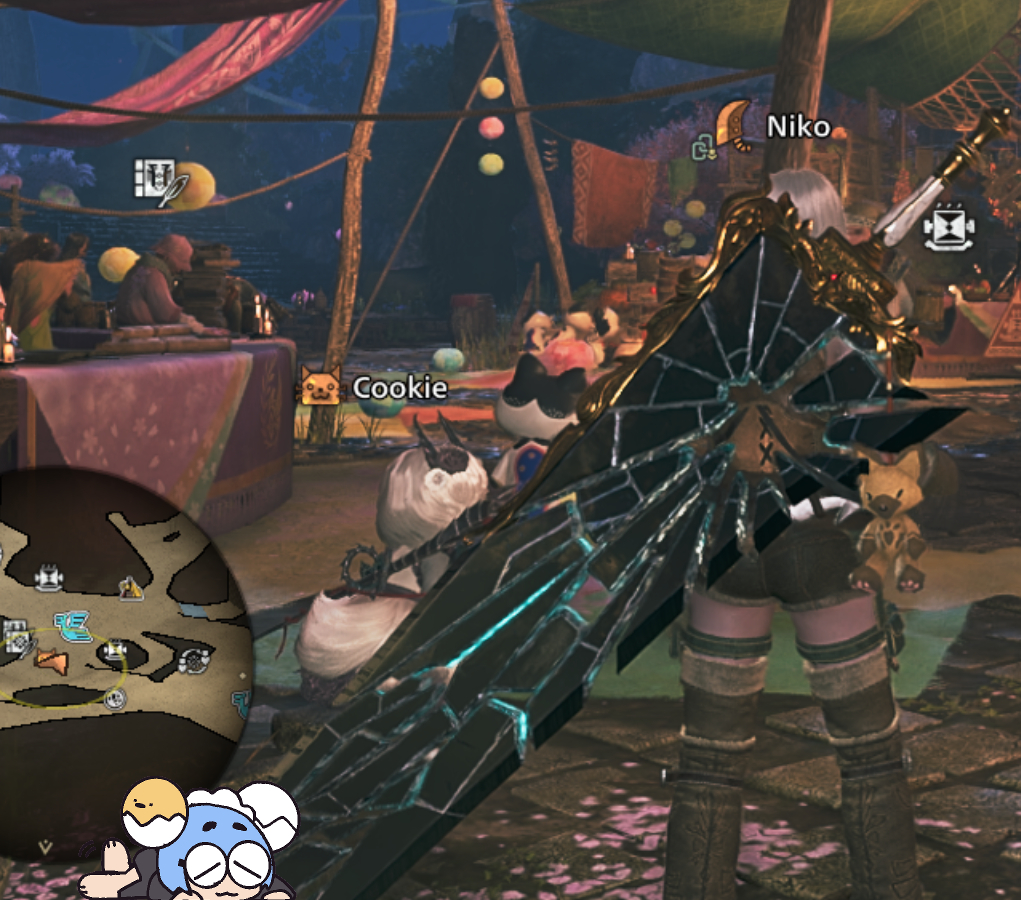Click the orange cat icon beside Cookie
Viewport: 1021px width, 900px height.
(x=321, y=385)
